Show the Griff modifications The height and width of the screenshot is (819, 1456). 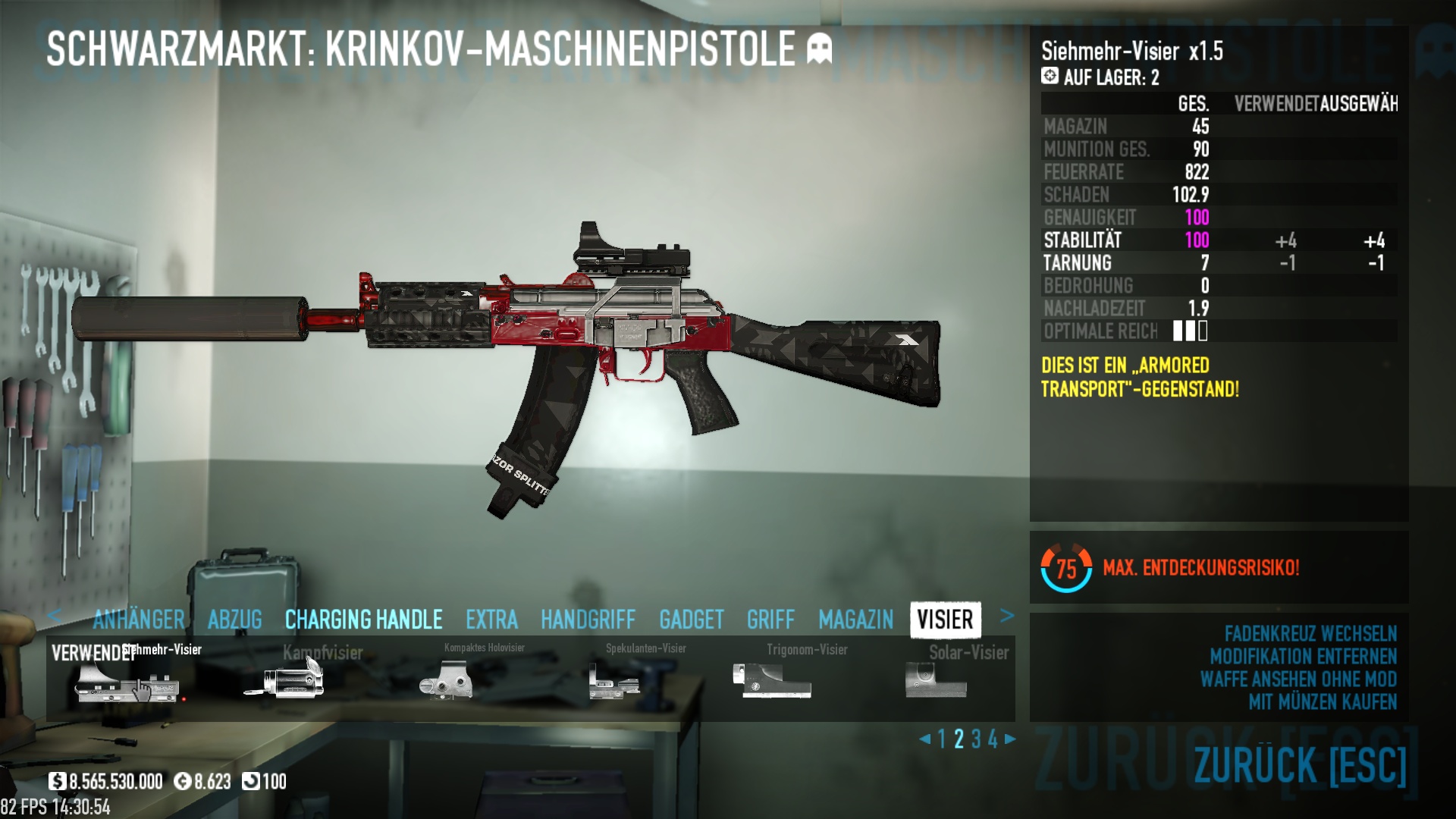[x=770, y=620]
